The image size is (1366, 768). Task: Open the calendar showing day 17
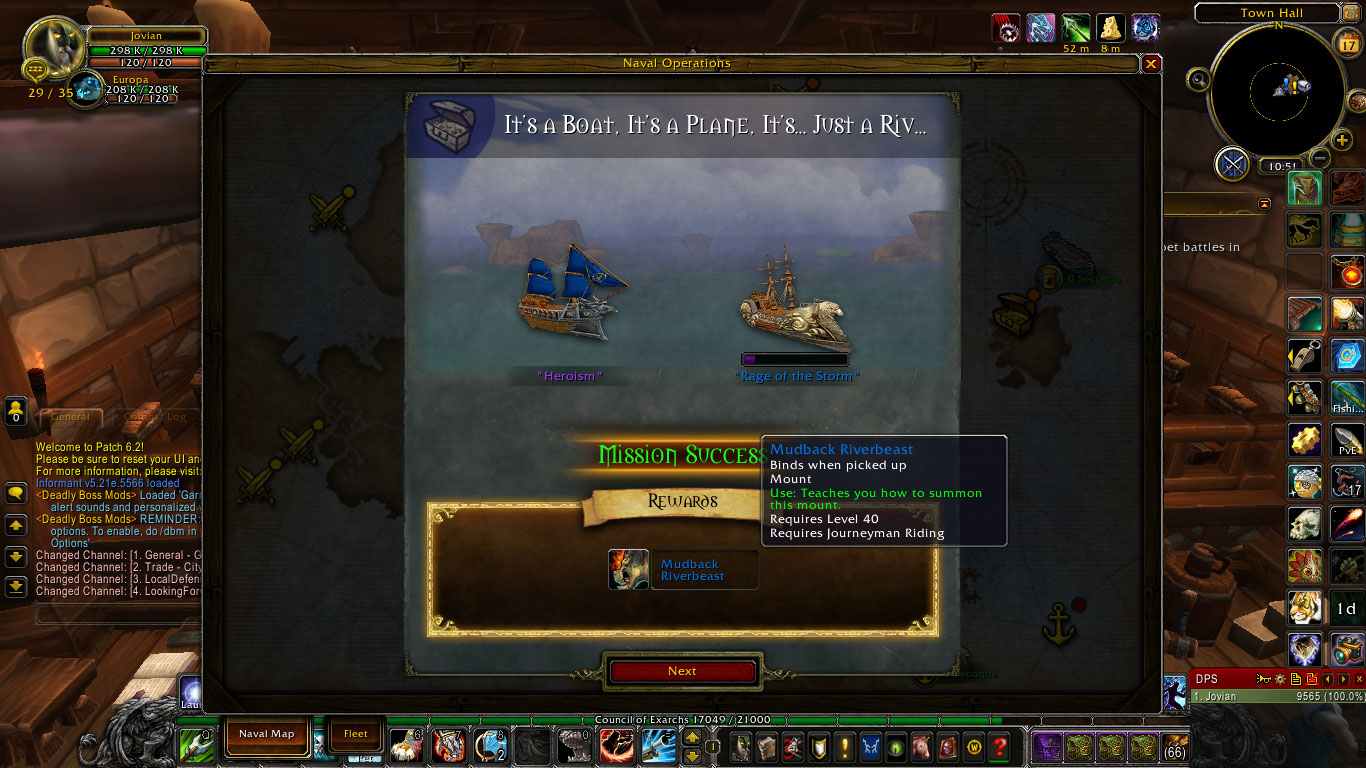pos(1346,45)
